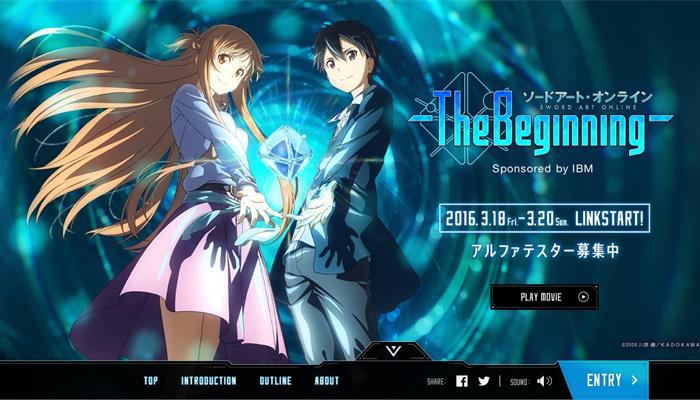Select the ABOUT menu entry
The width and height of the screenshot is (700, 400).
(x=326, y=381)
